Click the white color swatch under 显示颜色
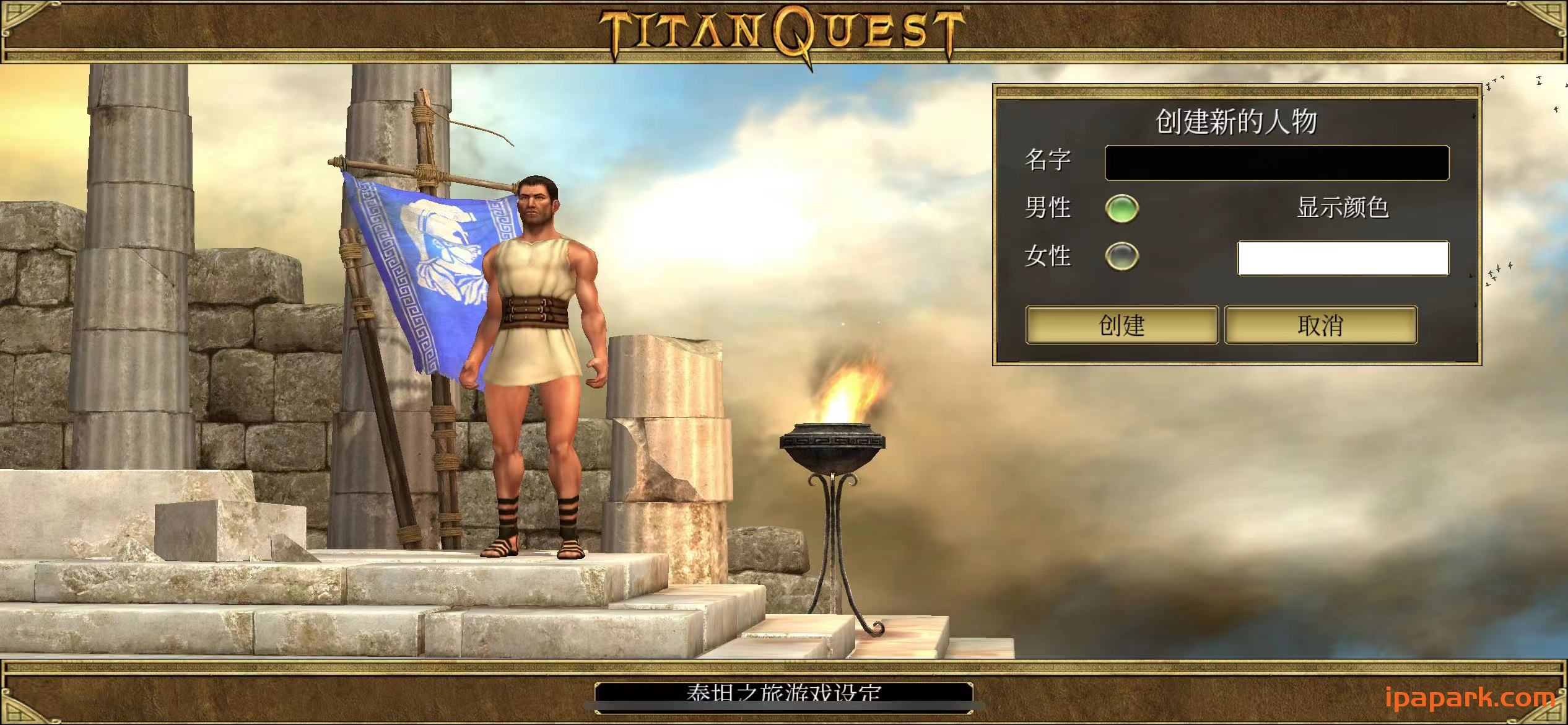Viewport: 1568px width, 725px height. point(1341,260)
